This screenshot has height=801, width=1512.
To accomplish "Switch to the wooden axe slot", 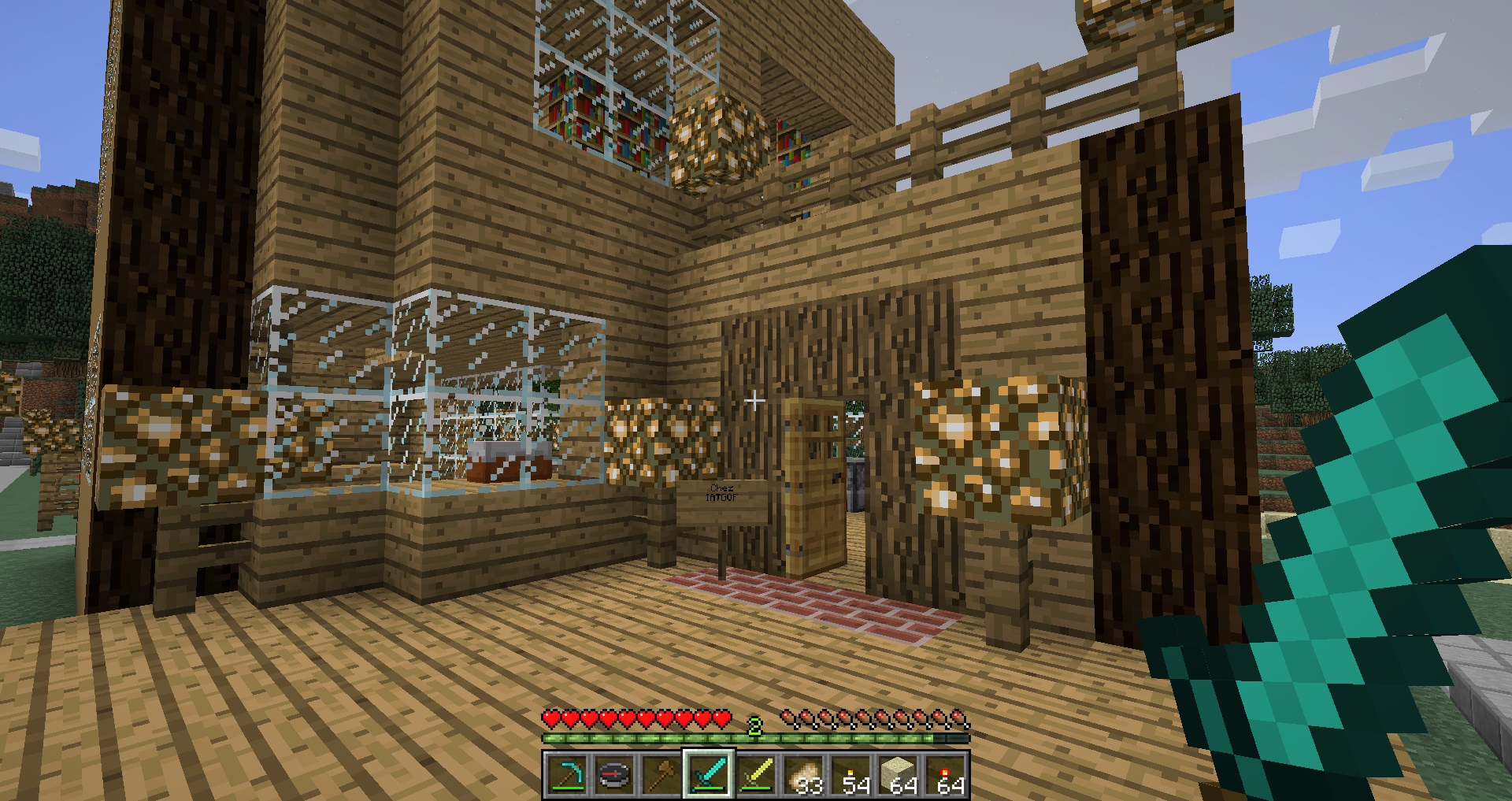I will tap(661, 775).
